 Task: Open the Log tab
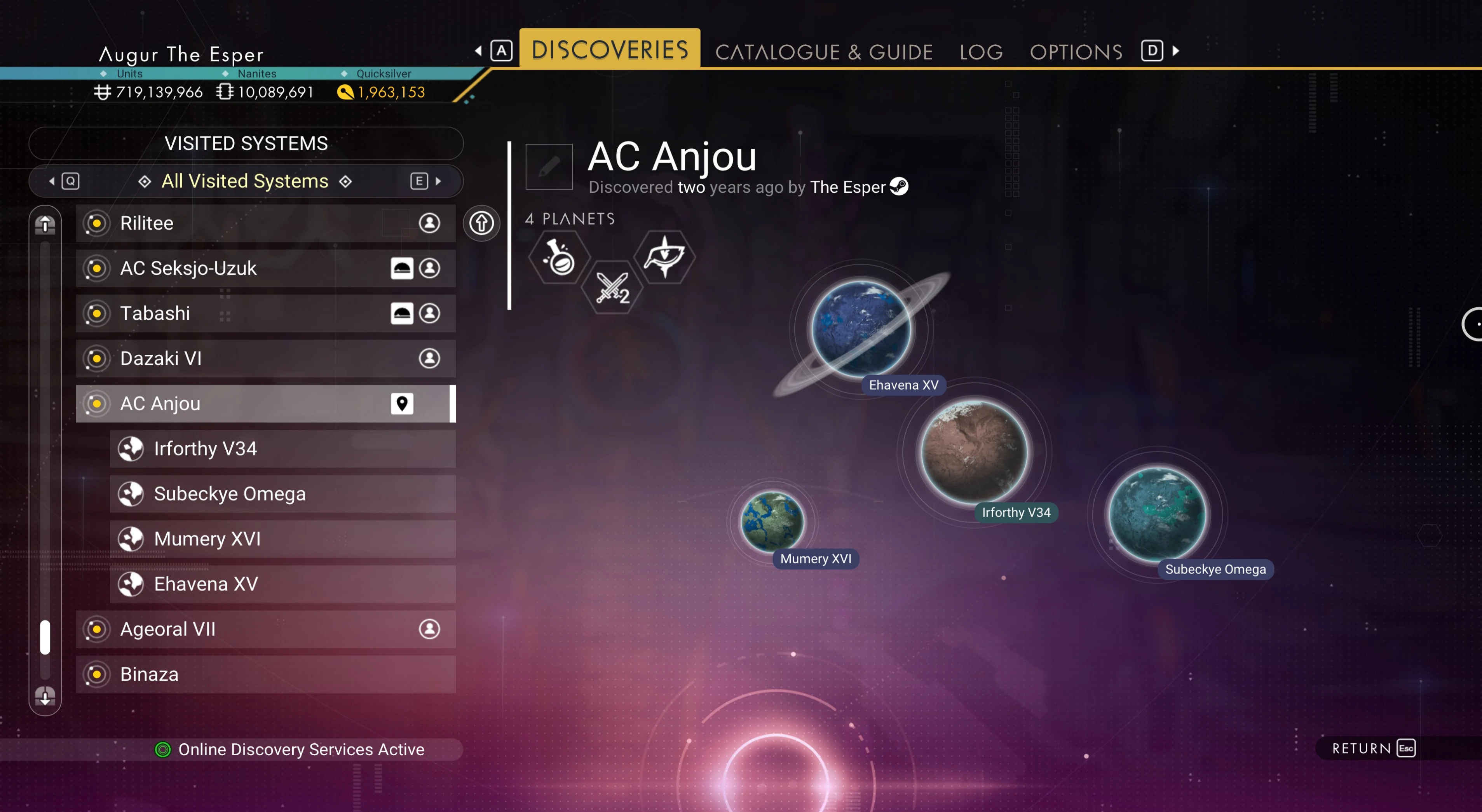[981, 52]
